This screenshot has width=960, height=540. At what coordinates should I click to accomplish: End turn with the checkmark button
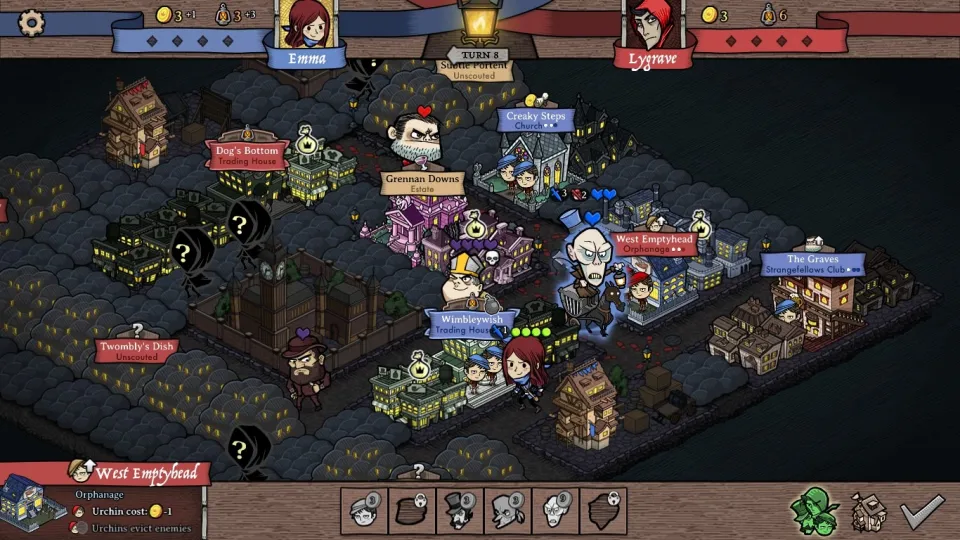[x=920, y=511]
